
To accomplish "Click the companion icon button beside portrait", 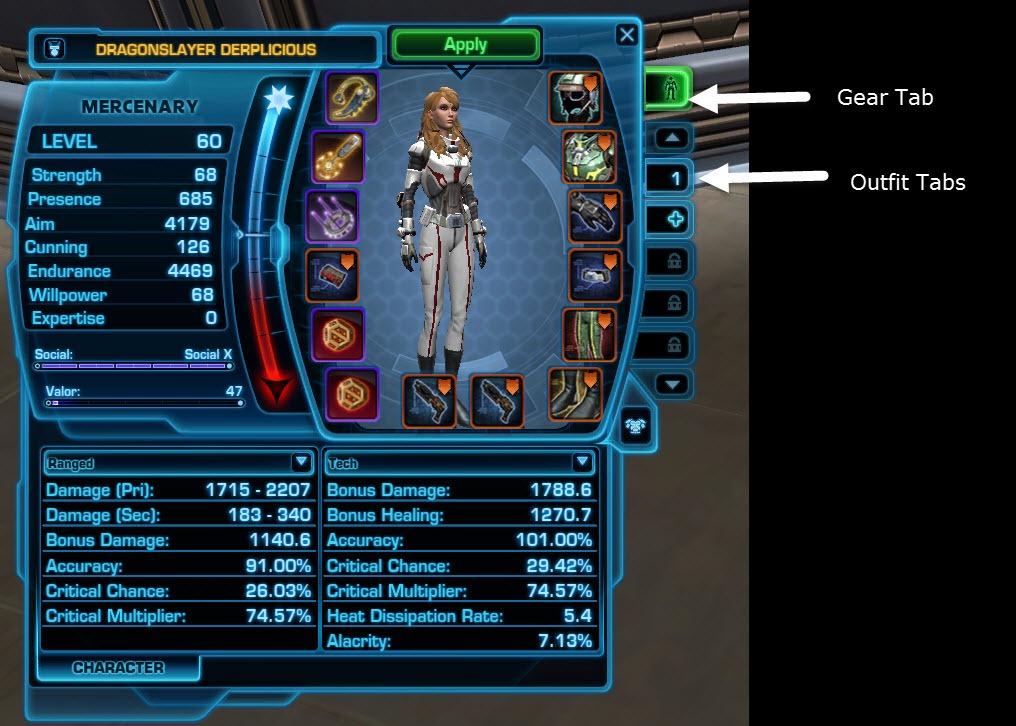I will pyautogui.click(x=633, y=424).
